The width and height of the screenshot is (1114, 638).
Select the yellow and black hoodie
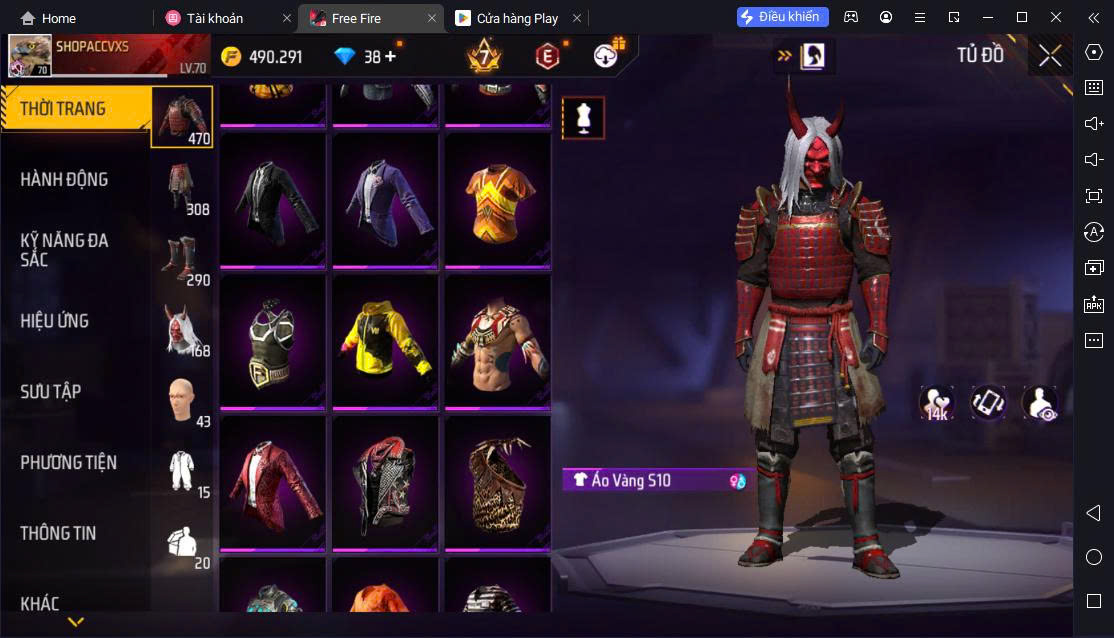click(385, 341)
